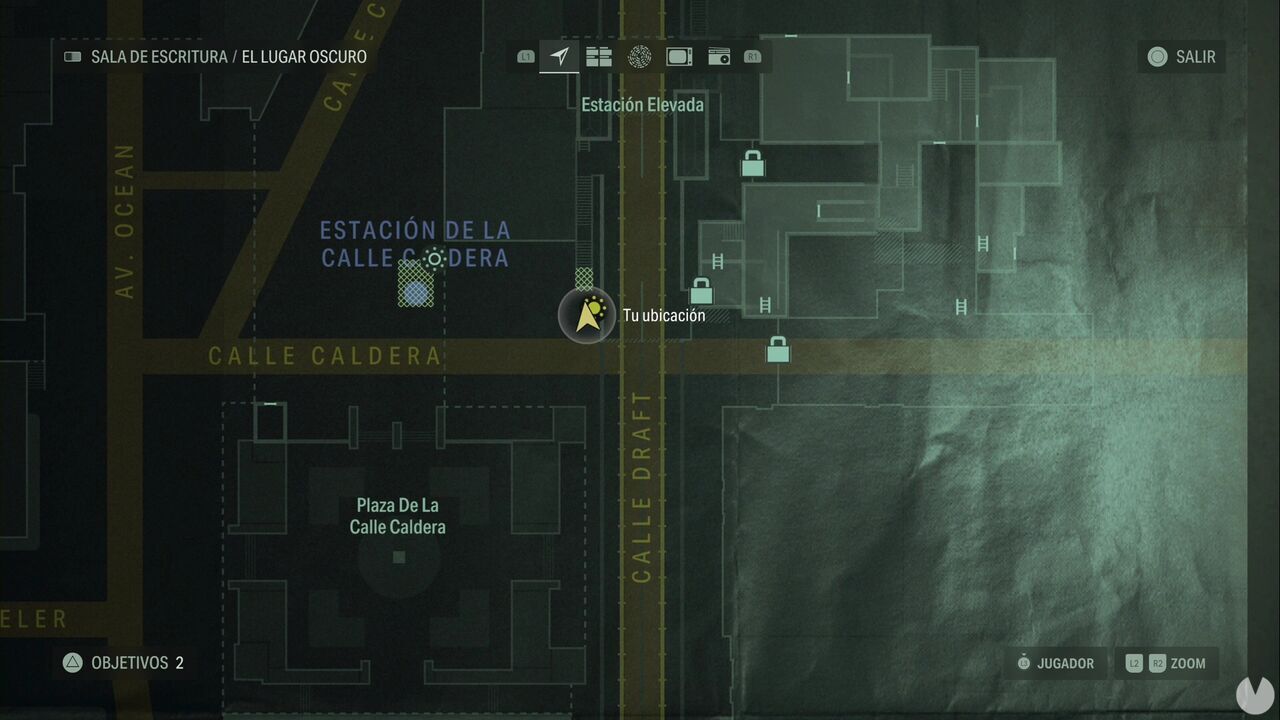Expand the Zoom control with R2

tap(1156, 663)
